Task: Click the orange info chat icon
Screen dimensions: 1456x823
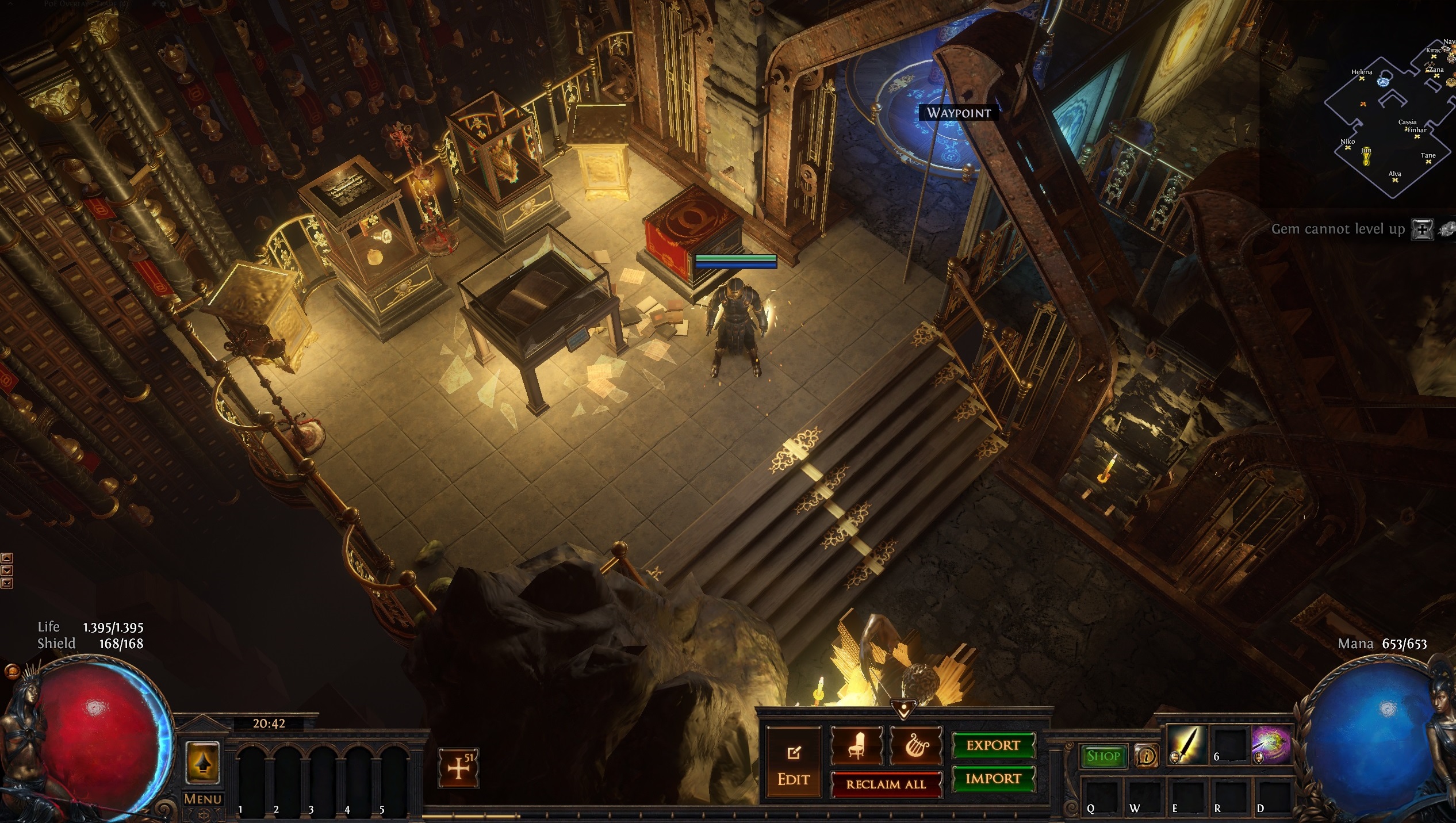Action: 1147,756
